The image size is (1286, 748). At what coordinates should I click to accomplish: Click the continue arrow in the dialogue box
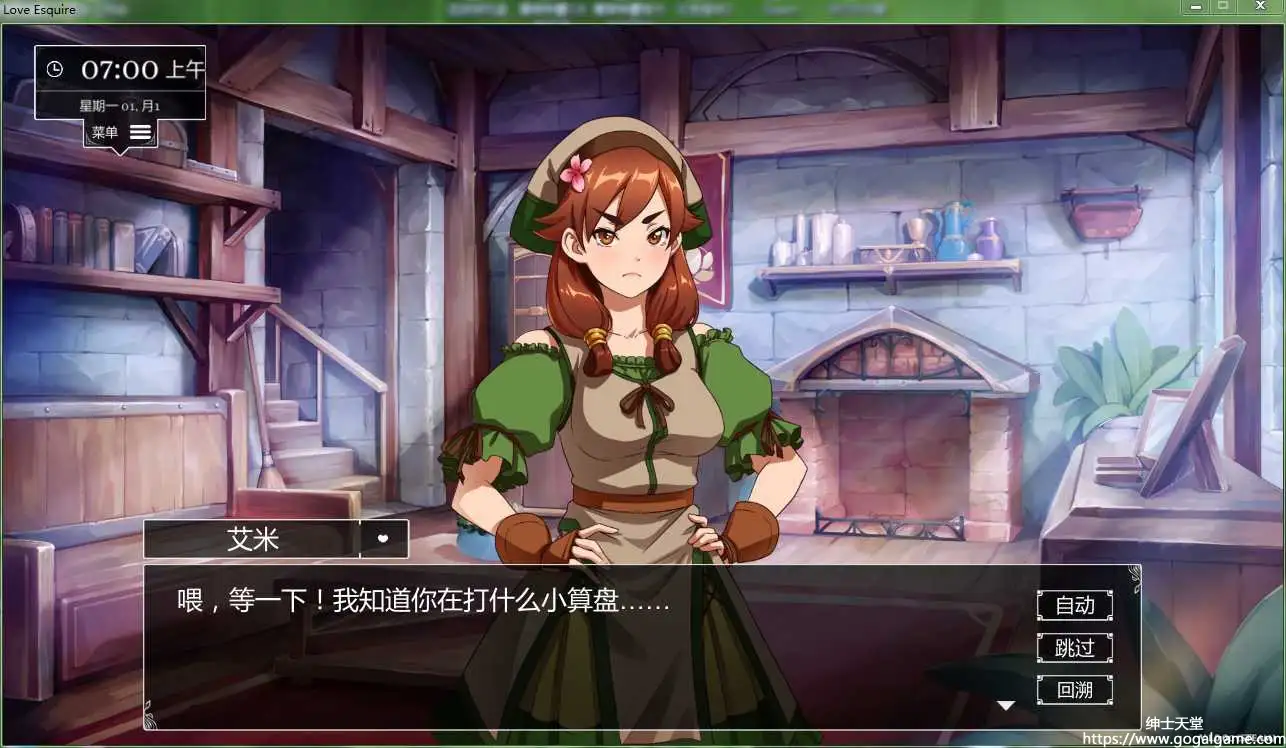pos(1006,704)
